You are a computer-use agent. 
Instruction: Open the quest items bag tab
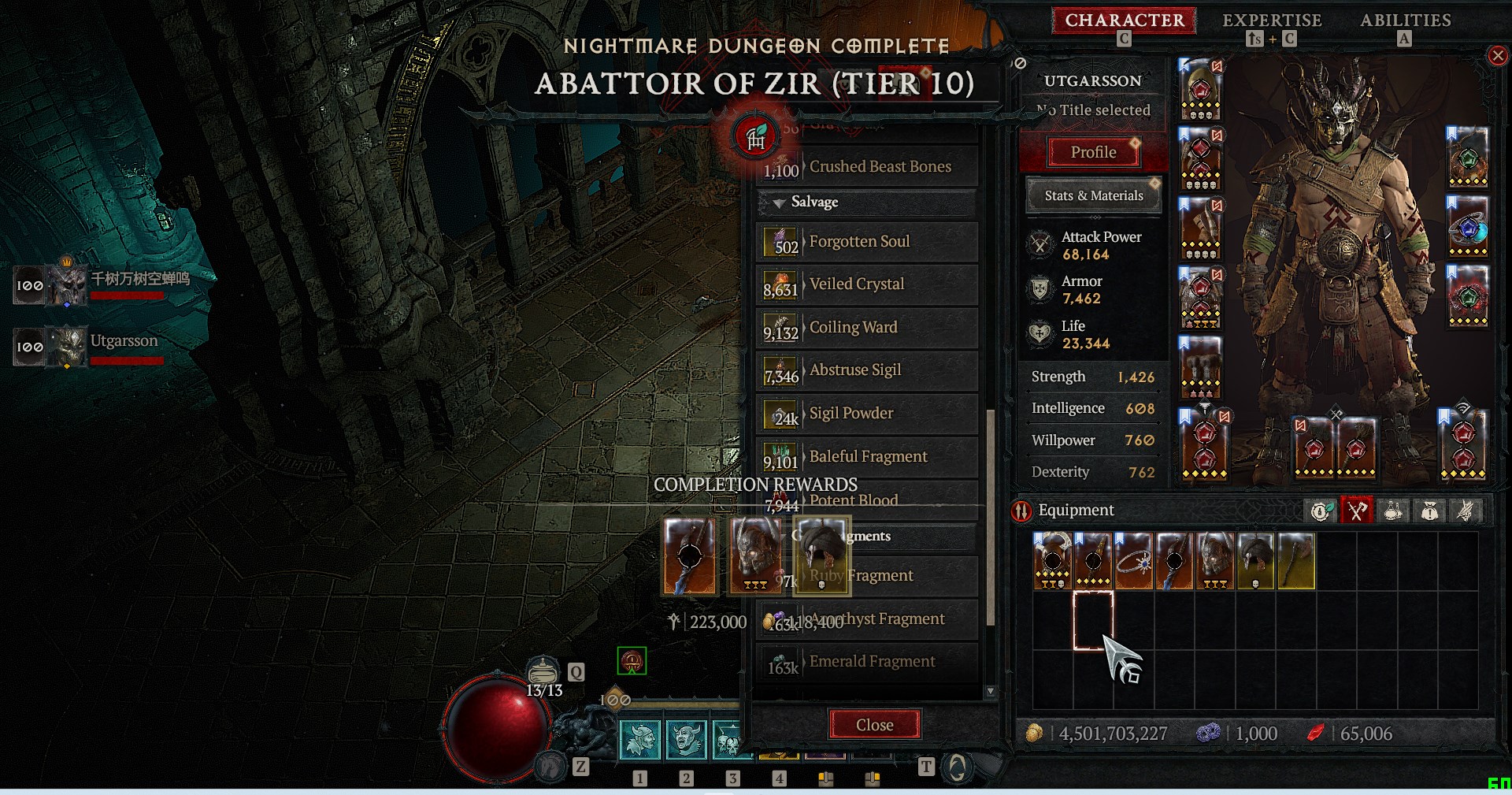pyautogui.click(x=1429, y=511)
